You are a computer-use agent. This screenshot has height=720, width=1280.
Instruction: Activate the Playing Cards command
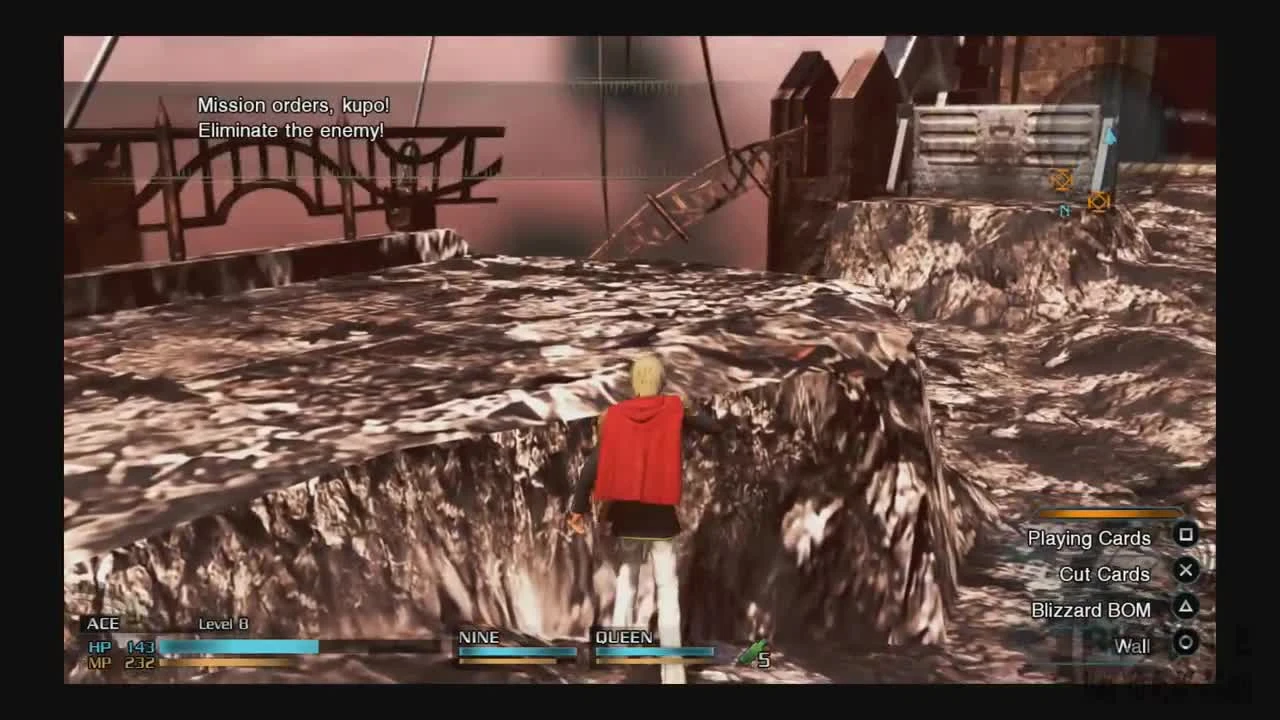tap(1089, 538)
